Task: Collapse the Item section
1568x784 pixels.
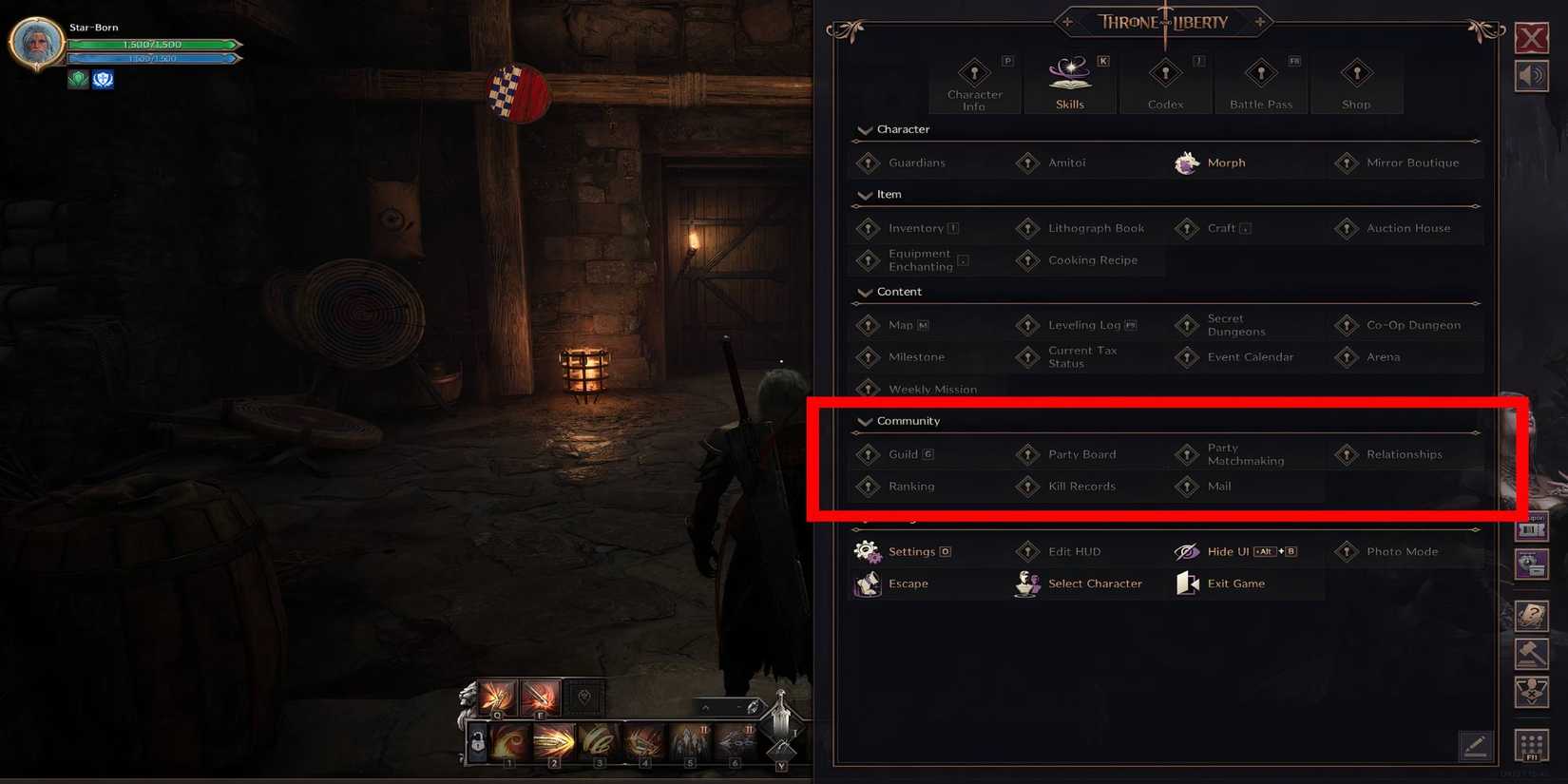Action: (865, 195)
